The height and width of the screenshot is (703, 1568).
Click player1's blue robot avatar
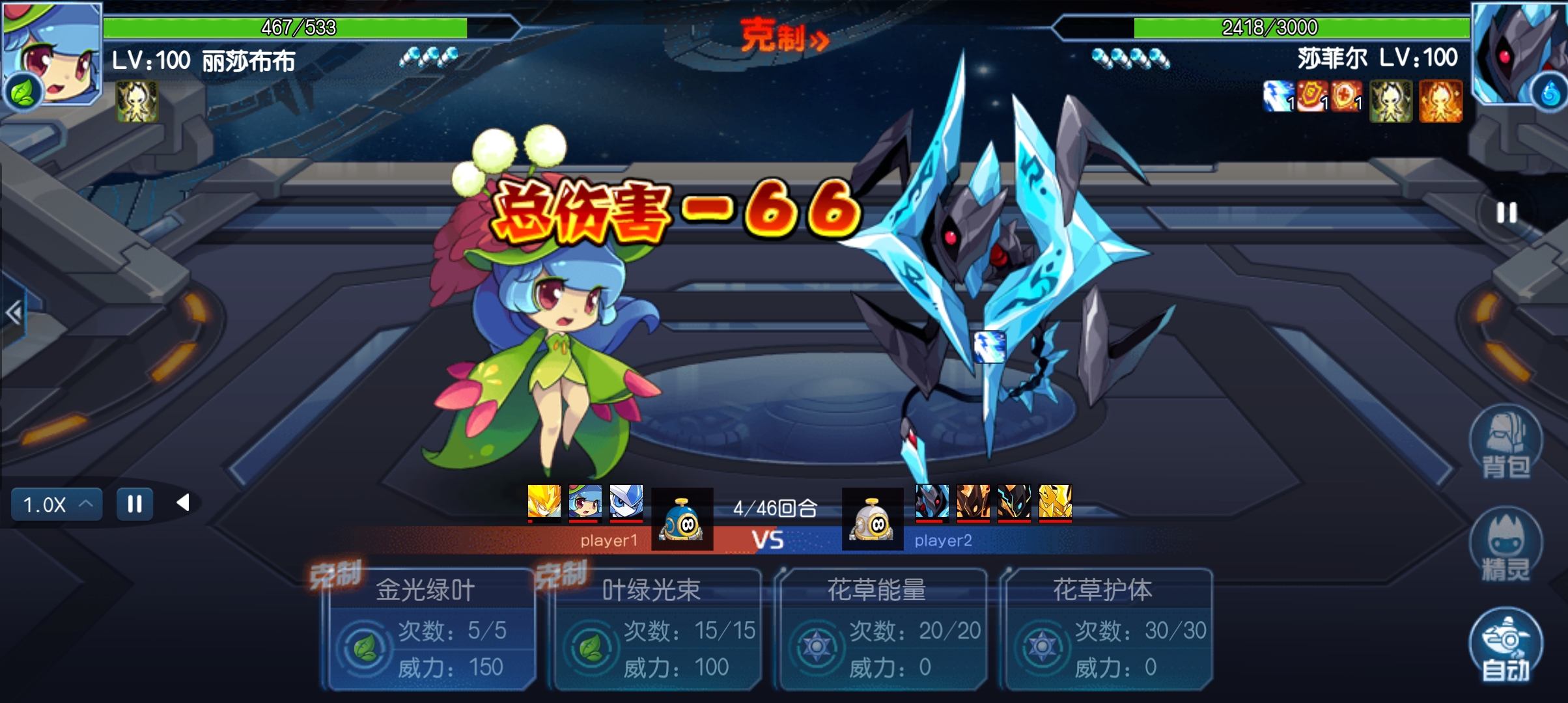pyautogui.click(x=682, y=519)
